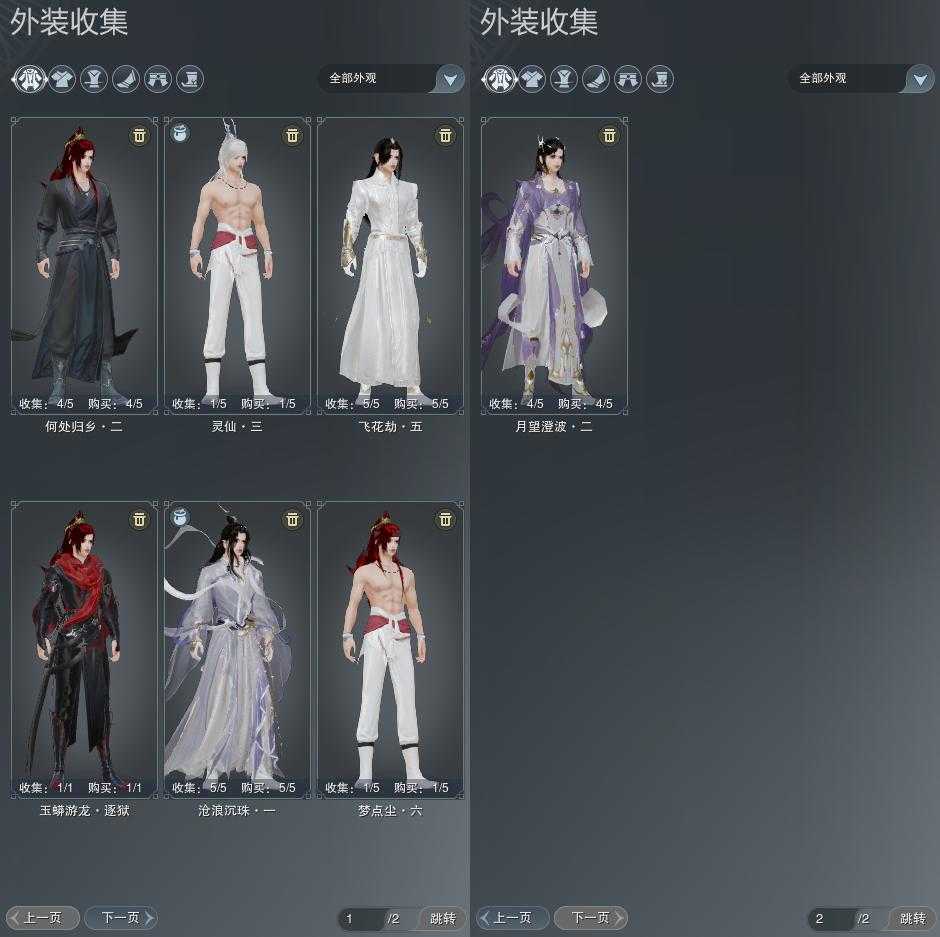
Task: Open the 飞花劫·五 outfit card
Action: pyautogui.click(x=390, y=265)
